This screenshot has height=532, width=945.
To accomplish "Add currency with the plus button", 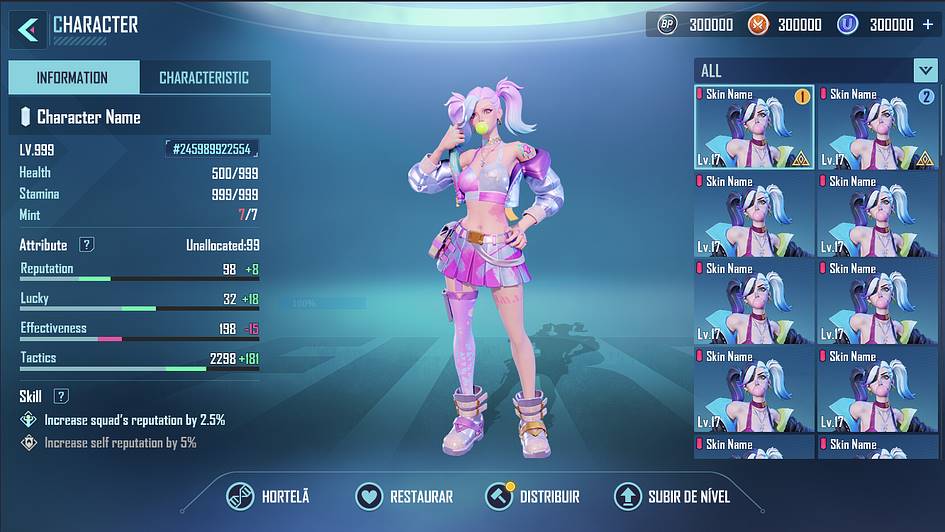I will [928, 24].
